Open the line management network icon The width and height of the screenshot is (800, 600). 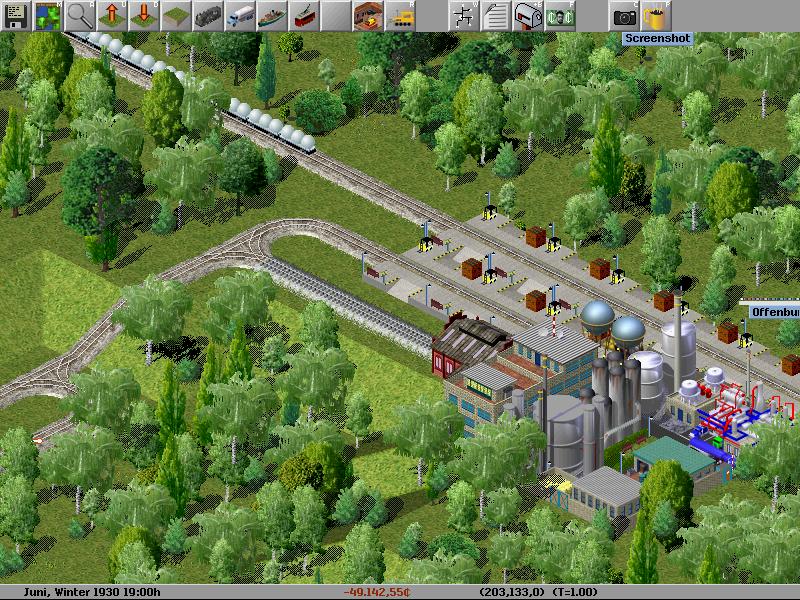click(x=463, y=15)
